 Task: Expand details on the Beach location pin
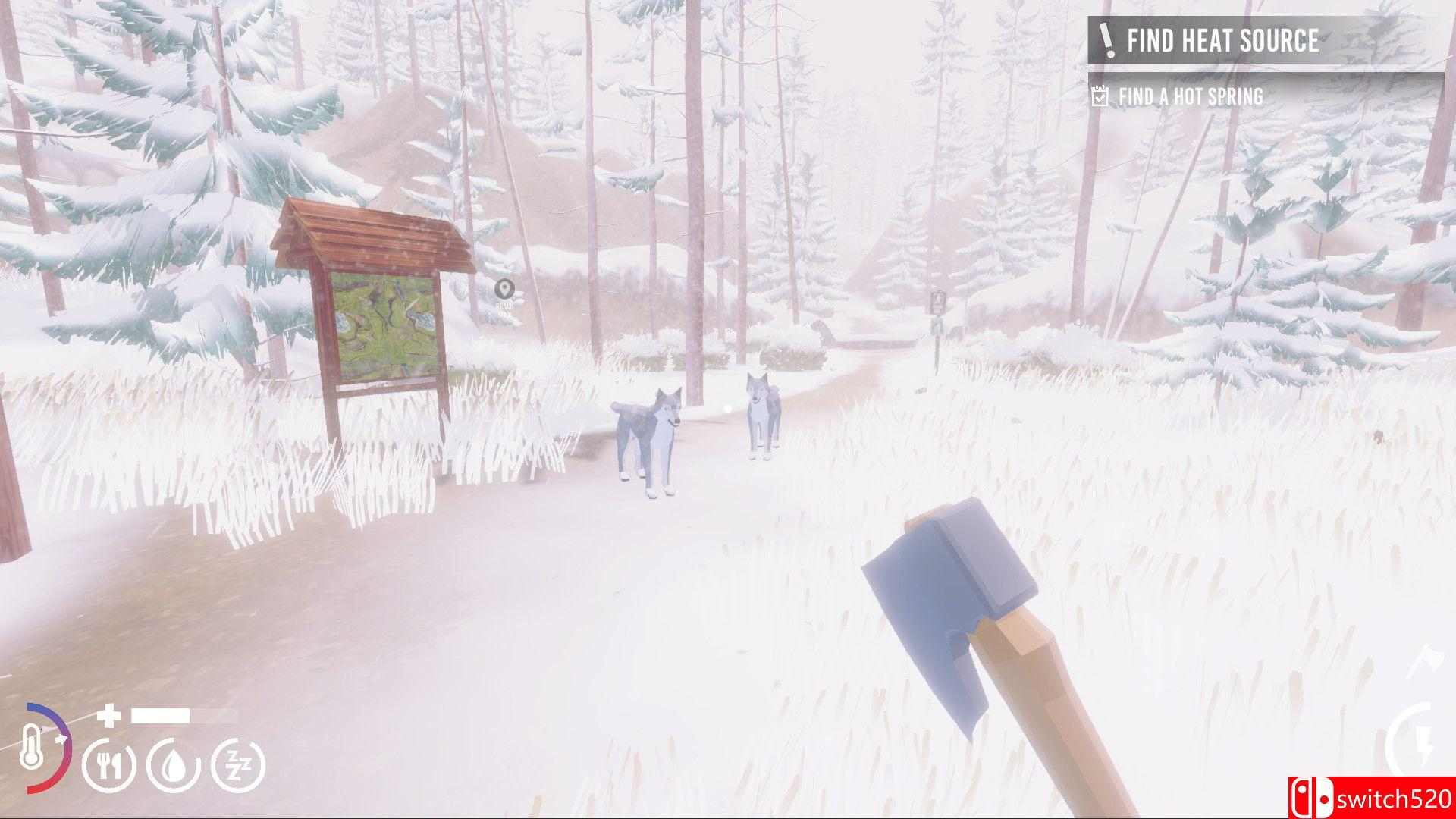point(505,289)
